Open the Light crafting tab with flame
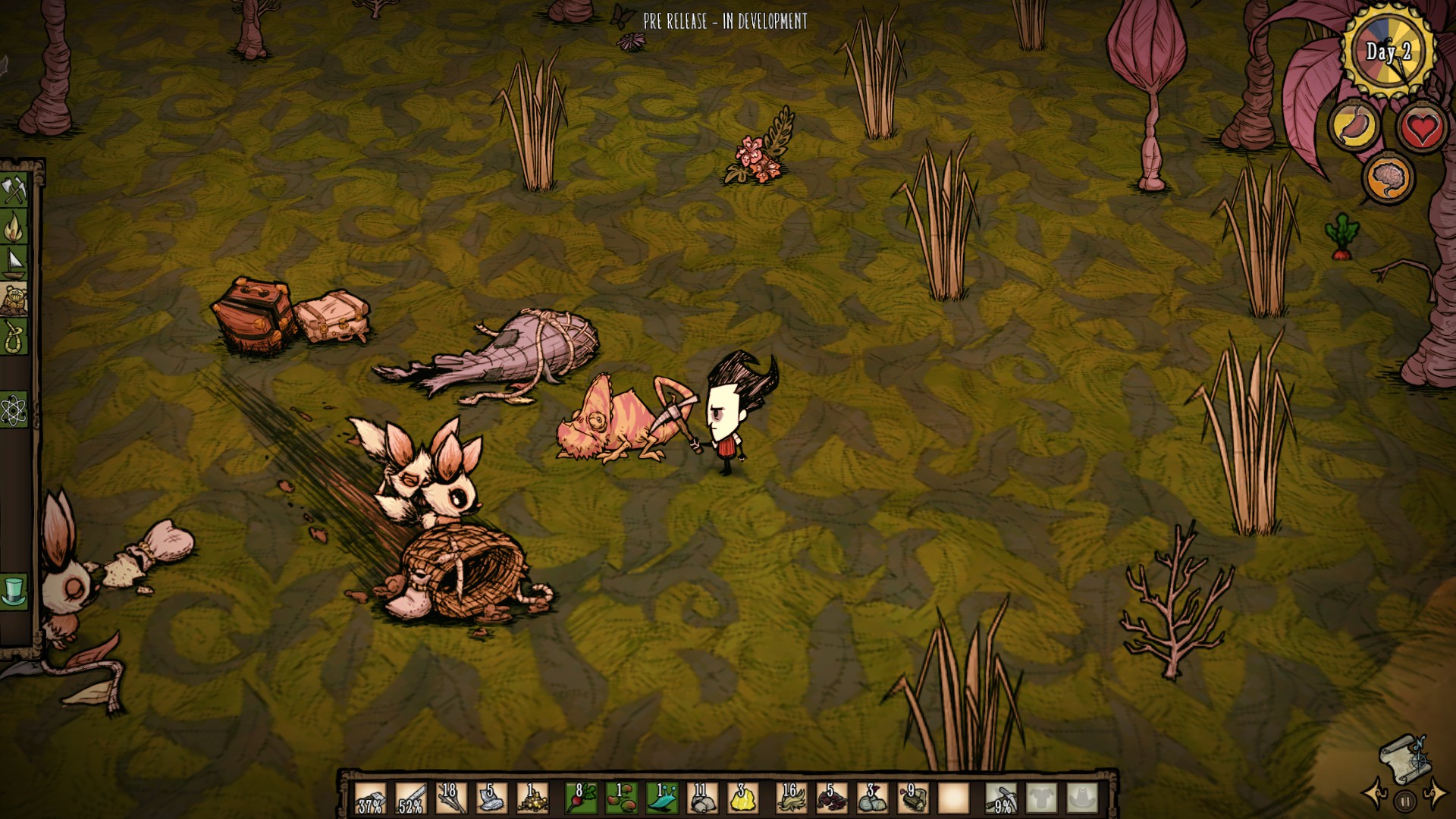This screenshot has height=819, width=1456. (x=14, y=227)
